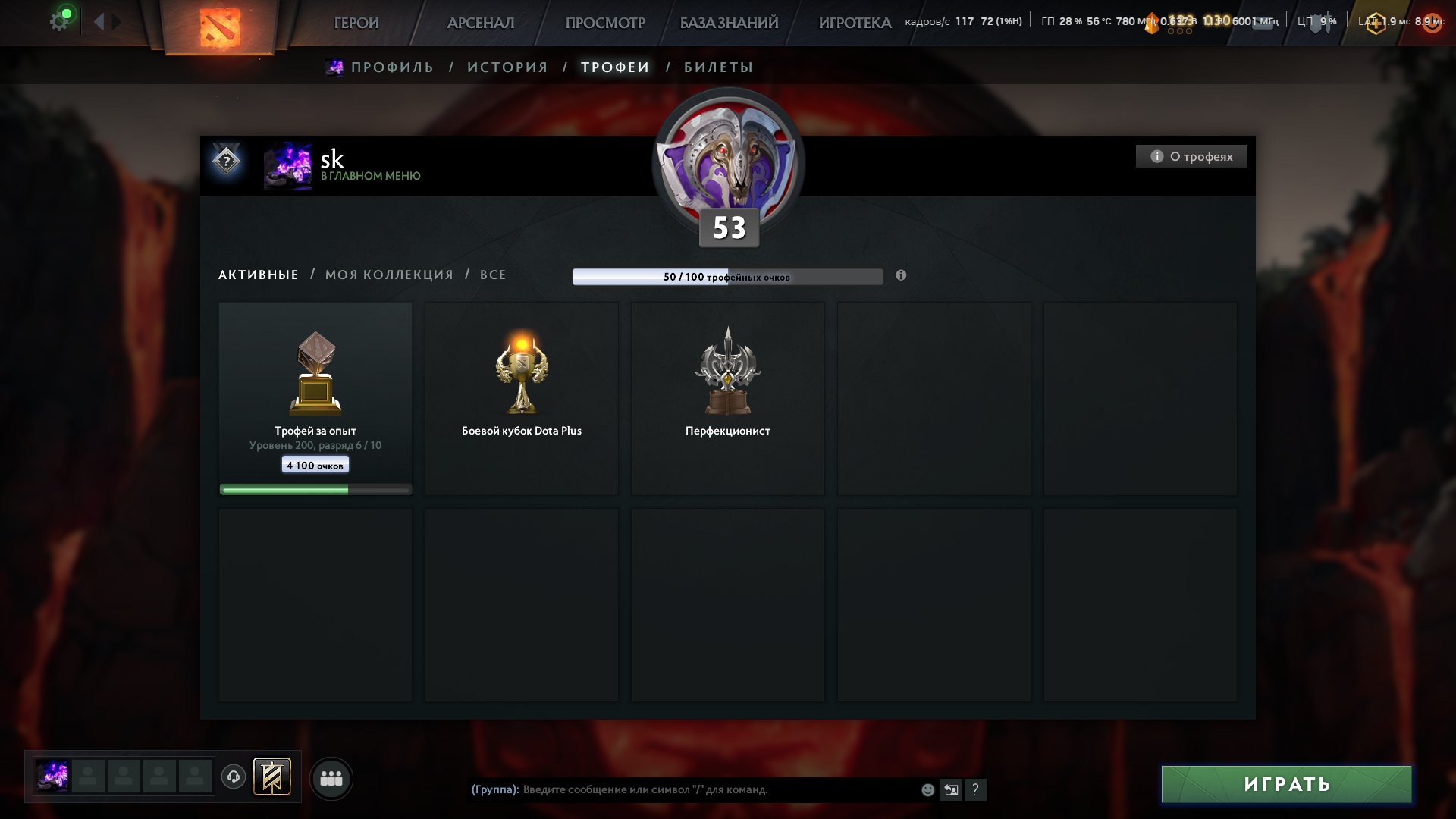Open the Battle Pass banner icon near party slots
Image resolution: width=1456 pixels, height=819 pixels.
click(272, 777)
